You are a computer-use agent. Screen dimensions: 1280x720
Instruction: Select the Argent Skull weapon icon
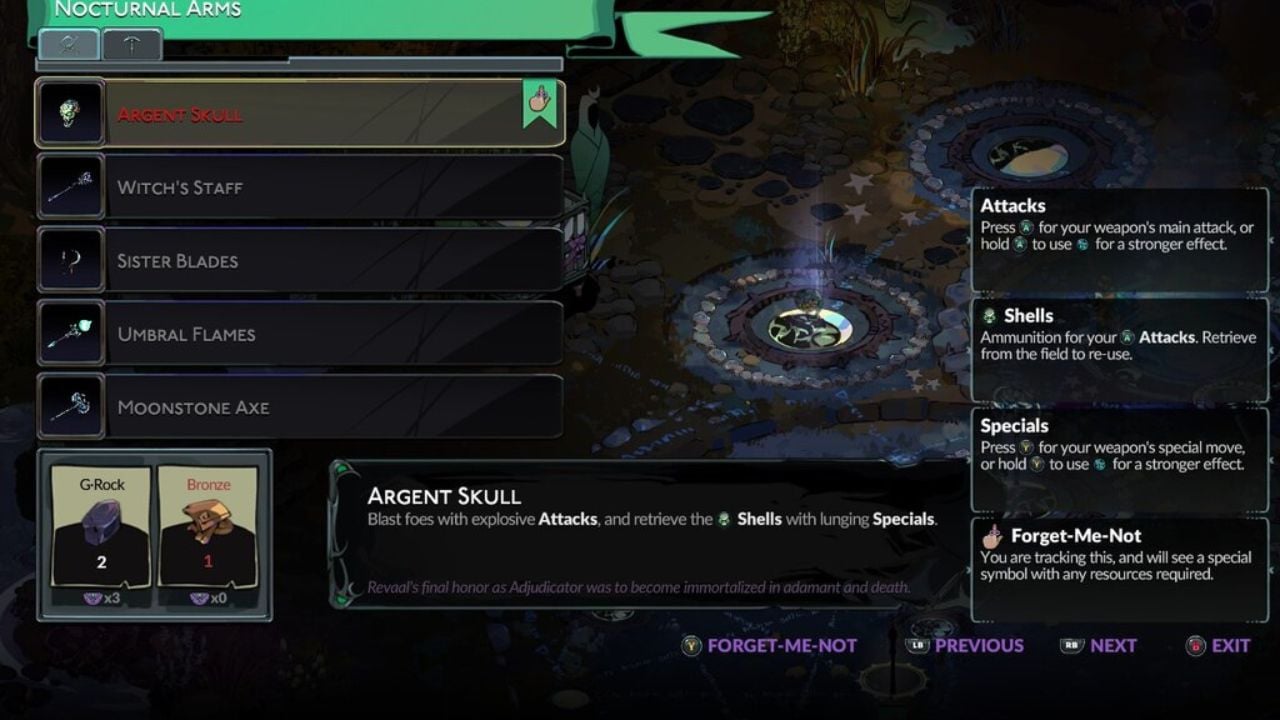70,113
